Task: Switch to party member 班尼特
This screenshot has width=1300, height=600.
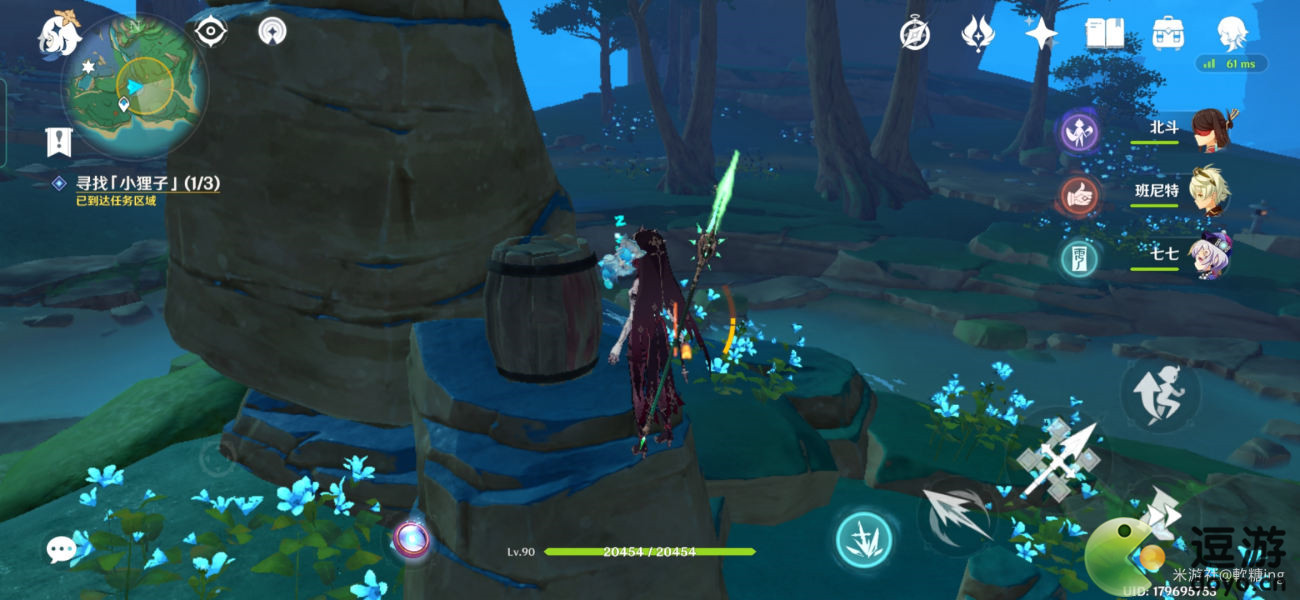Action: pyautogui.click(x=1209, y=189)
